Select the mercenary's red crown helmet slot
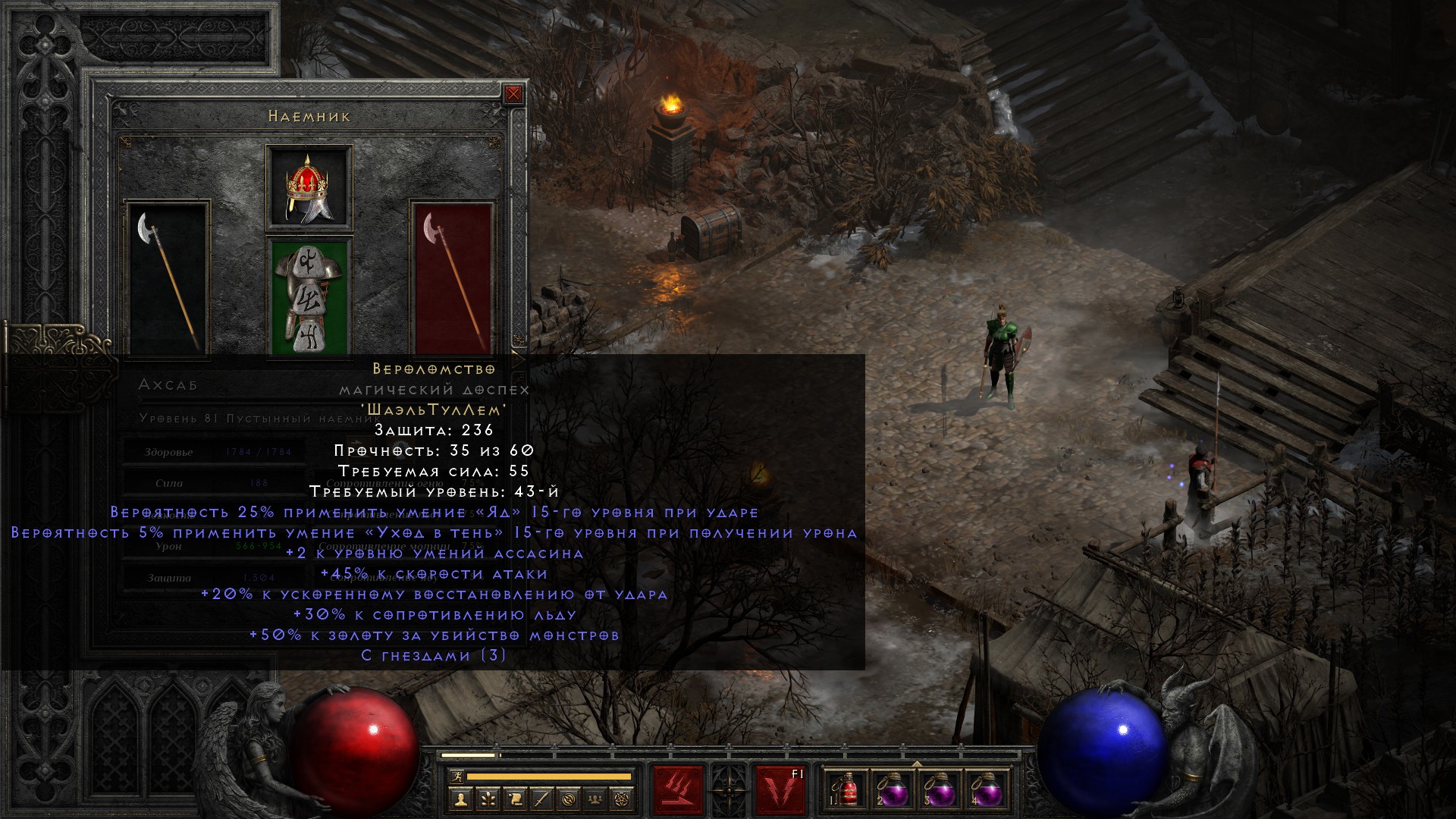 (309, 187)
